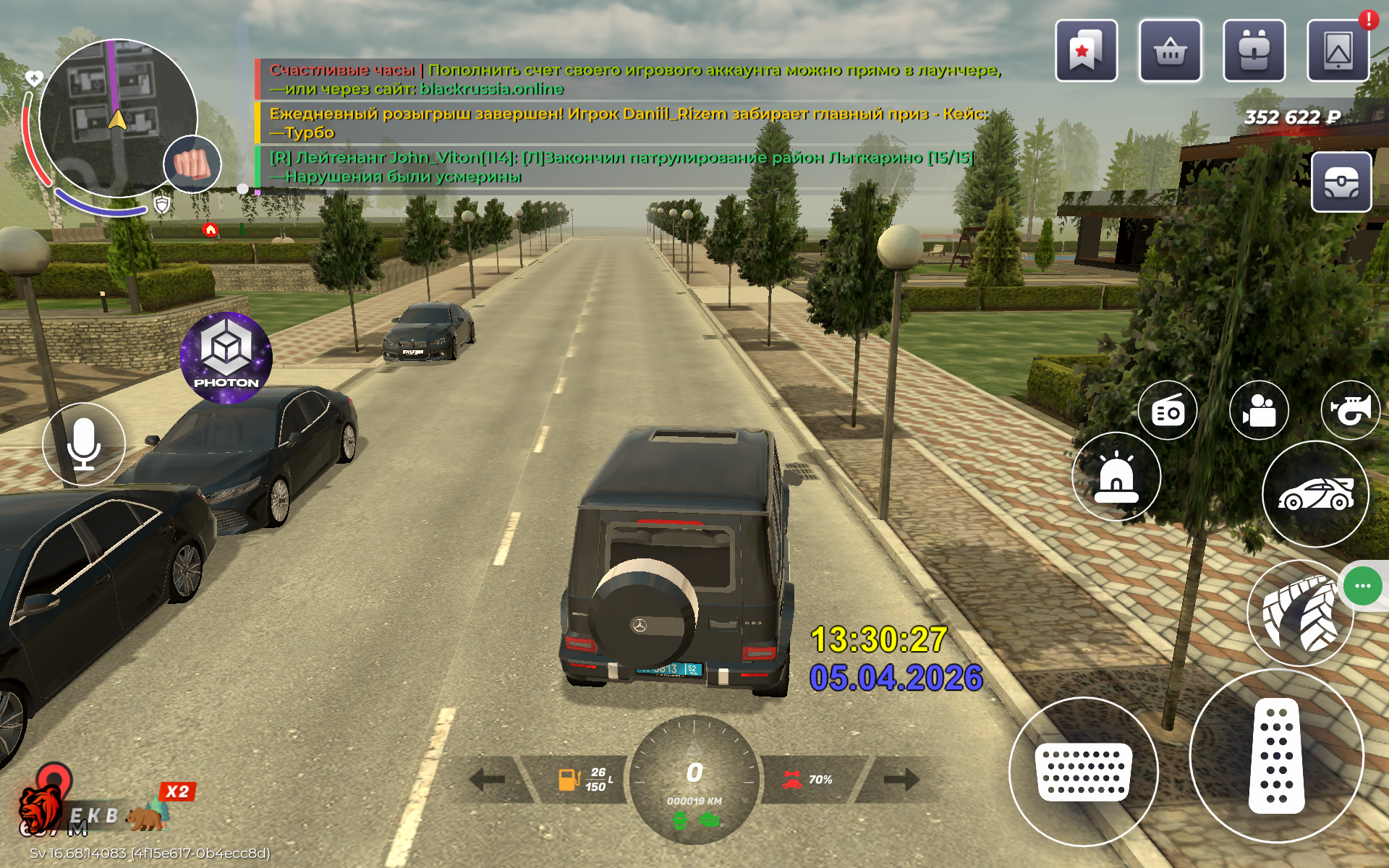The height and width of the screenshot is (868, 1389).
Task: Tap the brake pedal
Action: pyautogui.click(x=1083, y=772)
